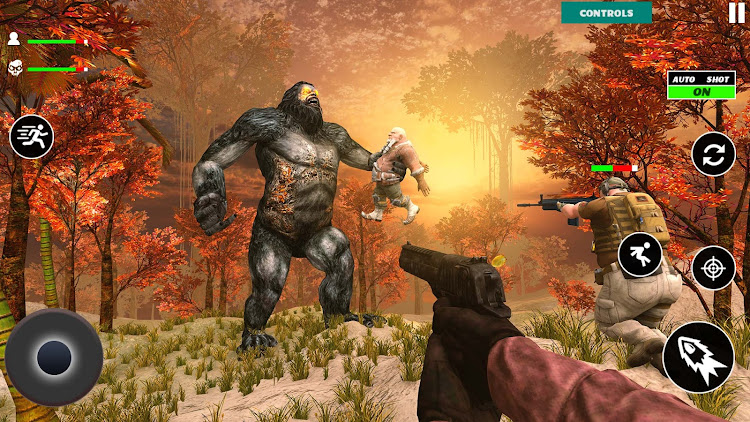Tap the sprint running-man icon

click(31, 136)
